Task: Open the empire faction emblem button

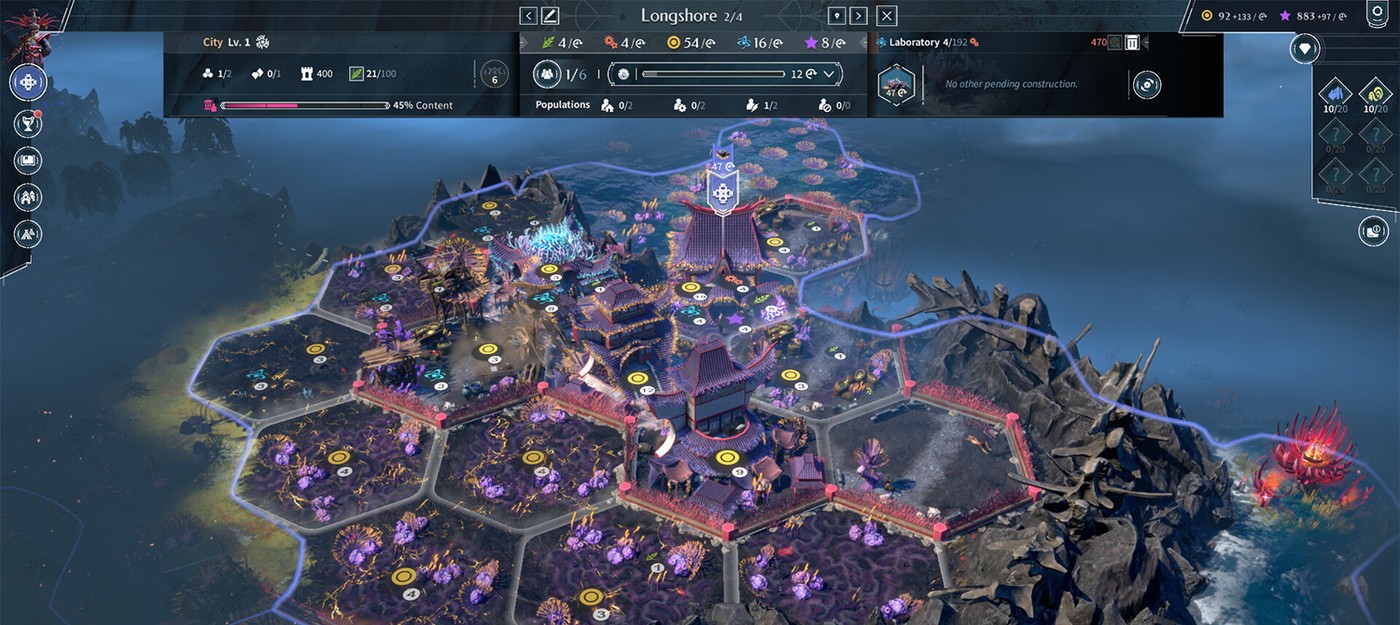Action: click(28, 82)
